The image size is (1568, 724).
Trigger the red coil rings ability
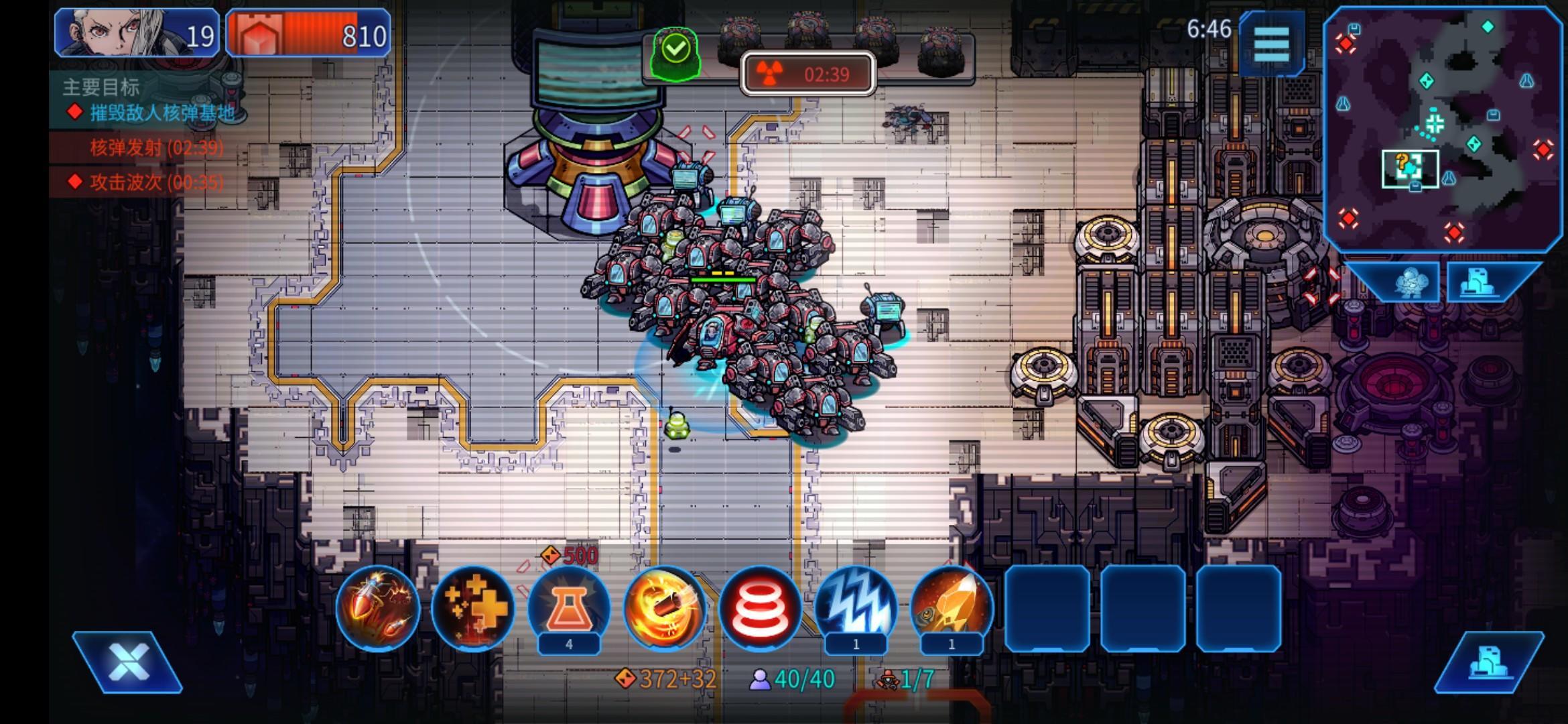(760, 608)
